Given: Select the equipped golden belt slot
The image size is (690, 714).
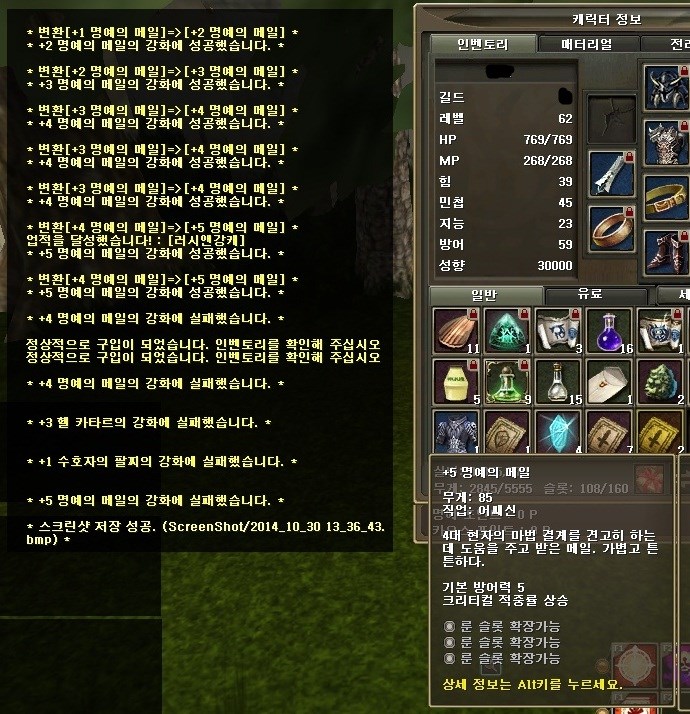Looking at the screenshot, I should [x=665, y=196].
